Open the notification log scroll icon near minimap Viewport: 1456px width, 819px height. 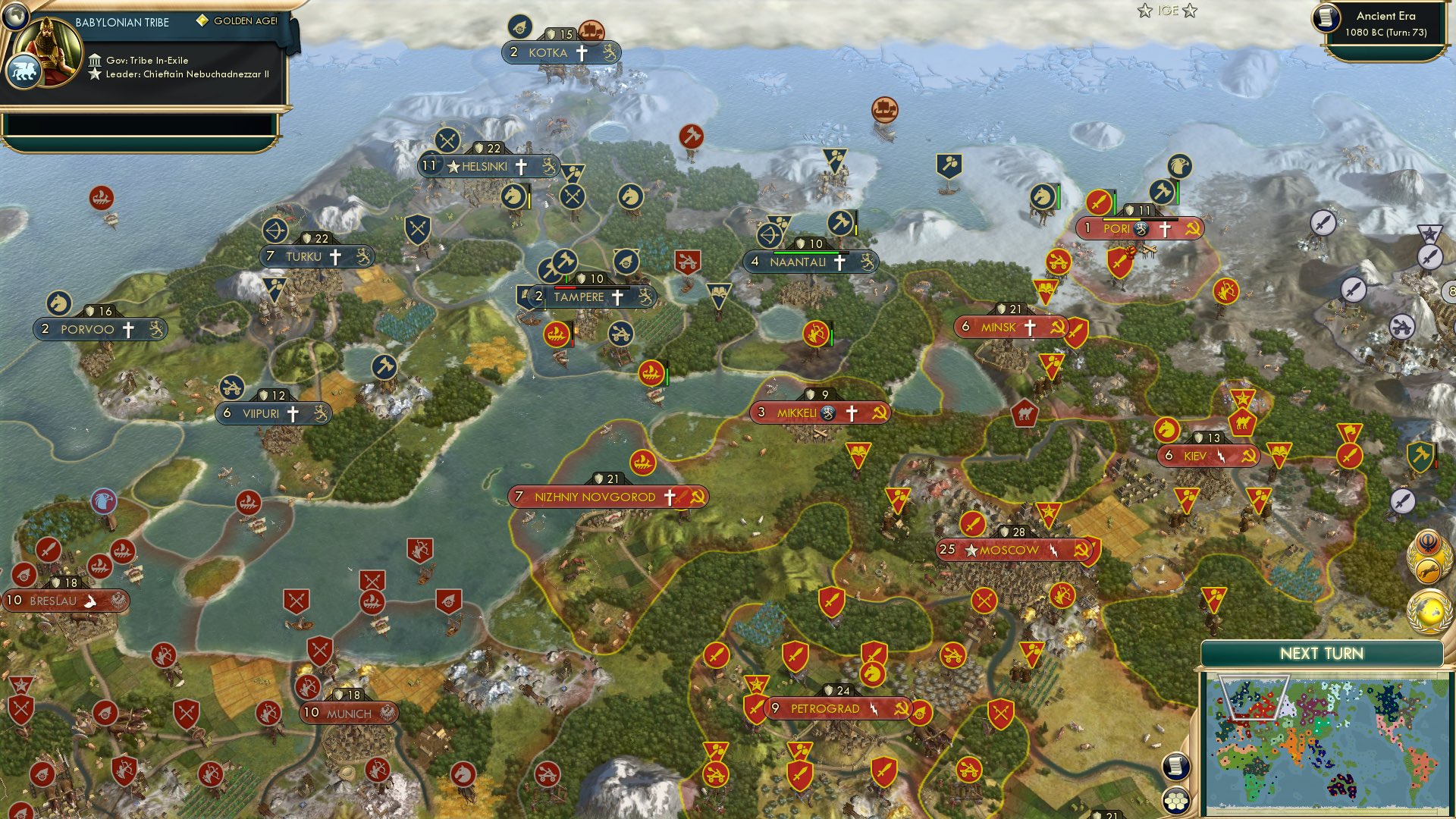tap(1175, 767)
